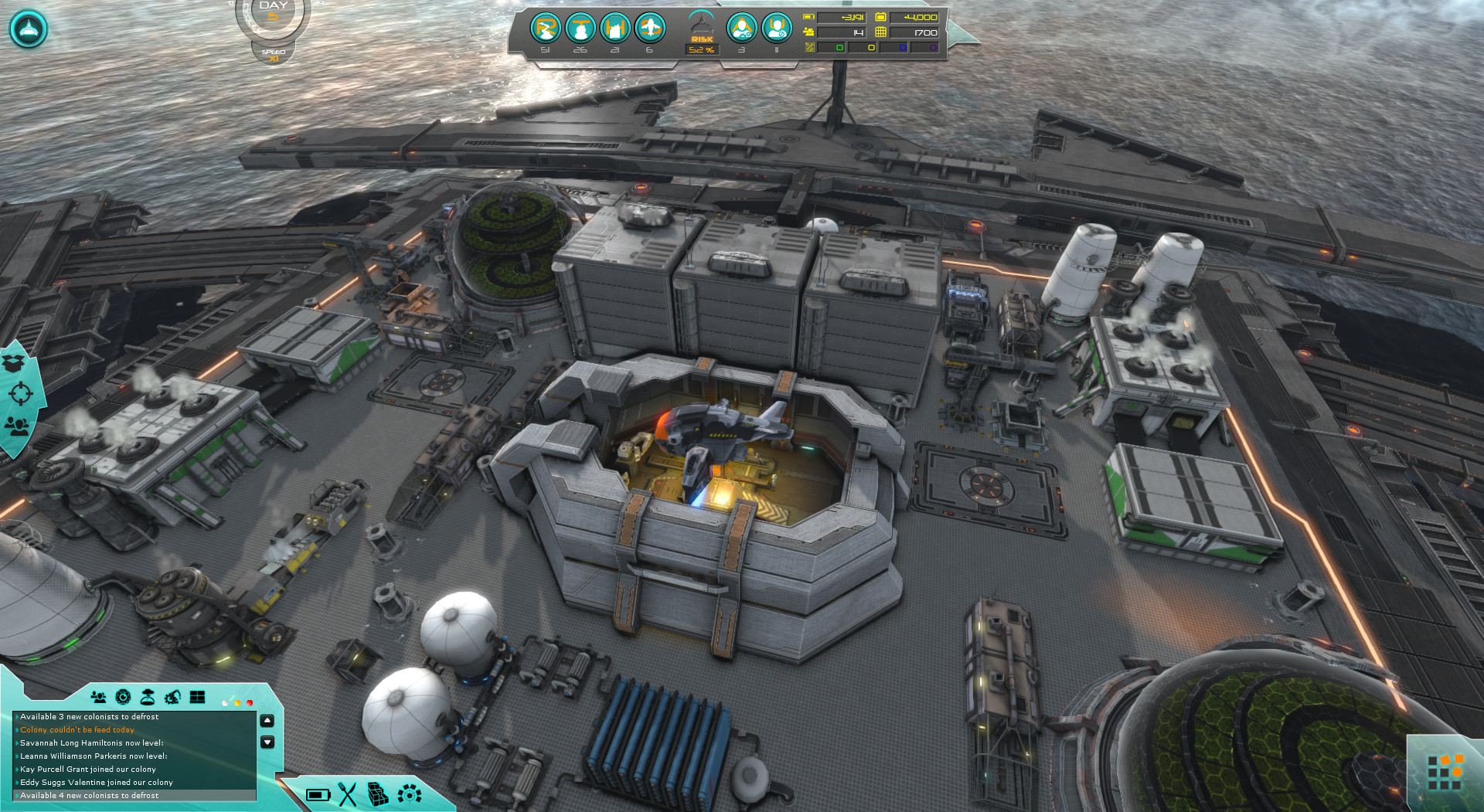Click the Speed X1 control

[x=273, y=55]
